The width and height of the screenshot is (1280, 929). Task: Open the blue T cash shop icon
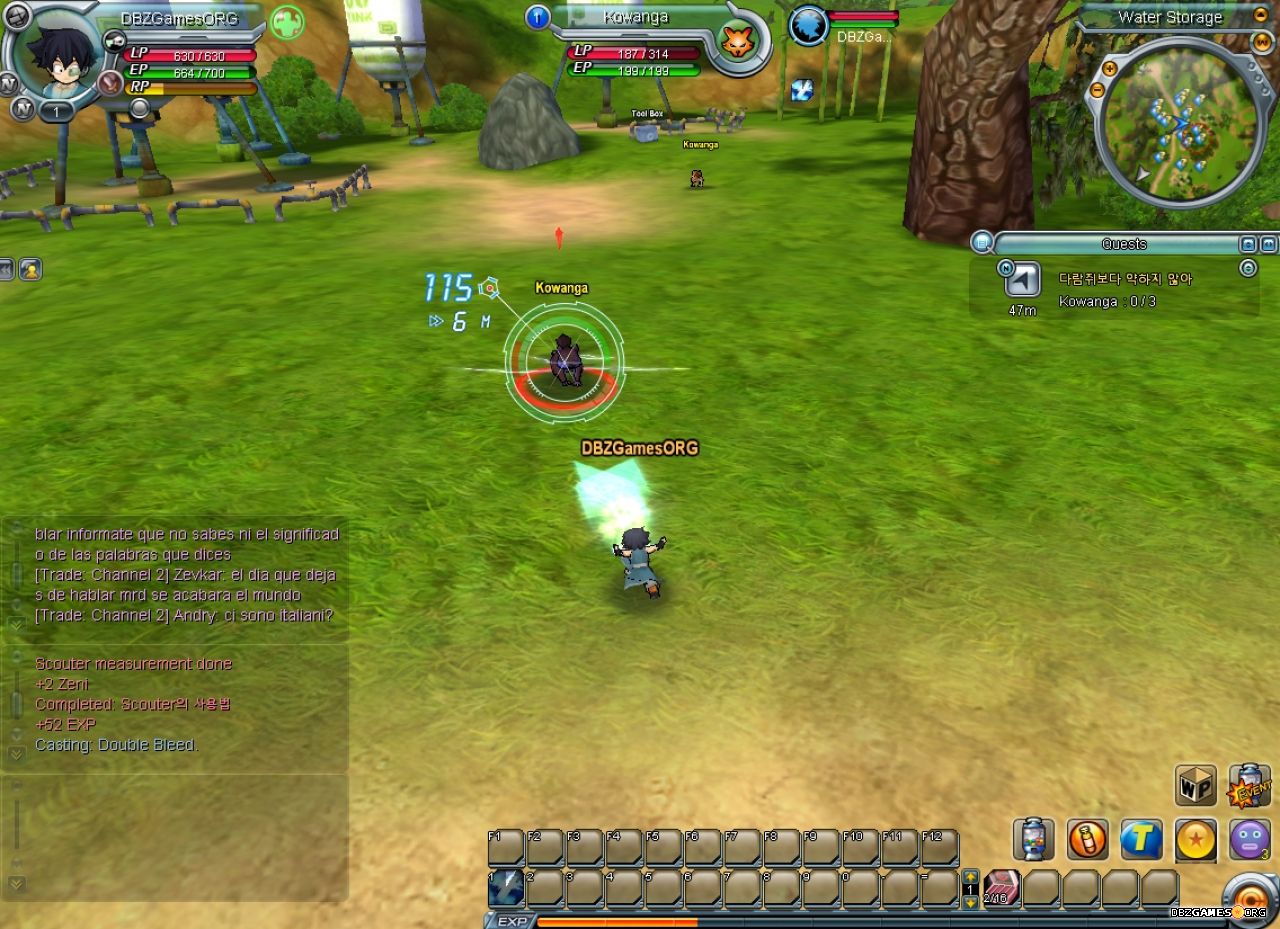coord(1140,838)
